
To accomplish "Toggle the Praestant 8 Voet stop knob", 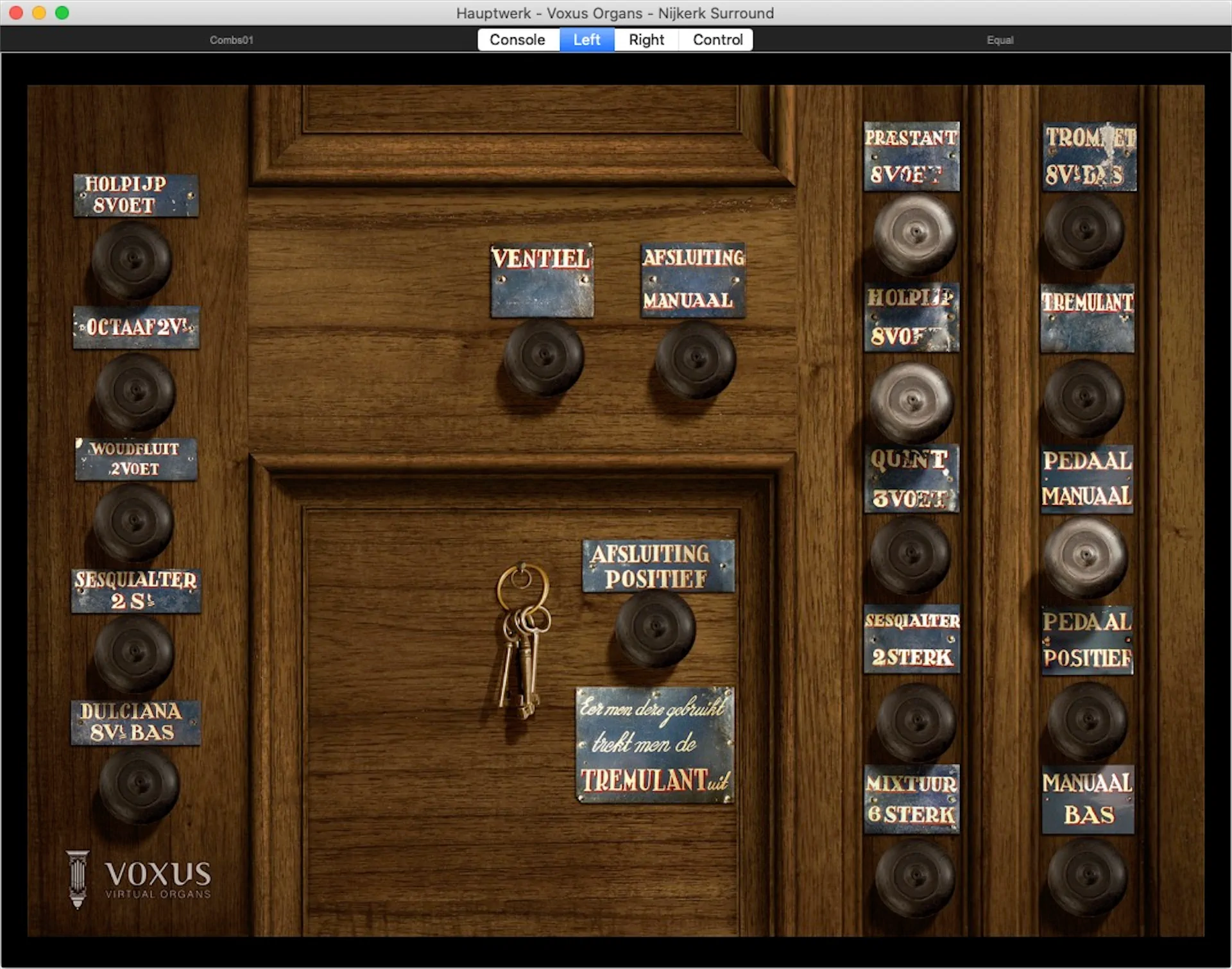I will coord(915,234).
